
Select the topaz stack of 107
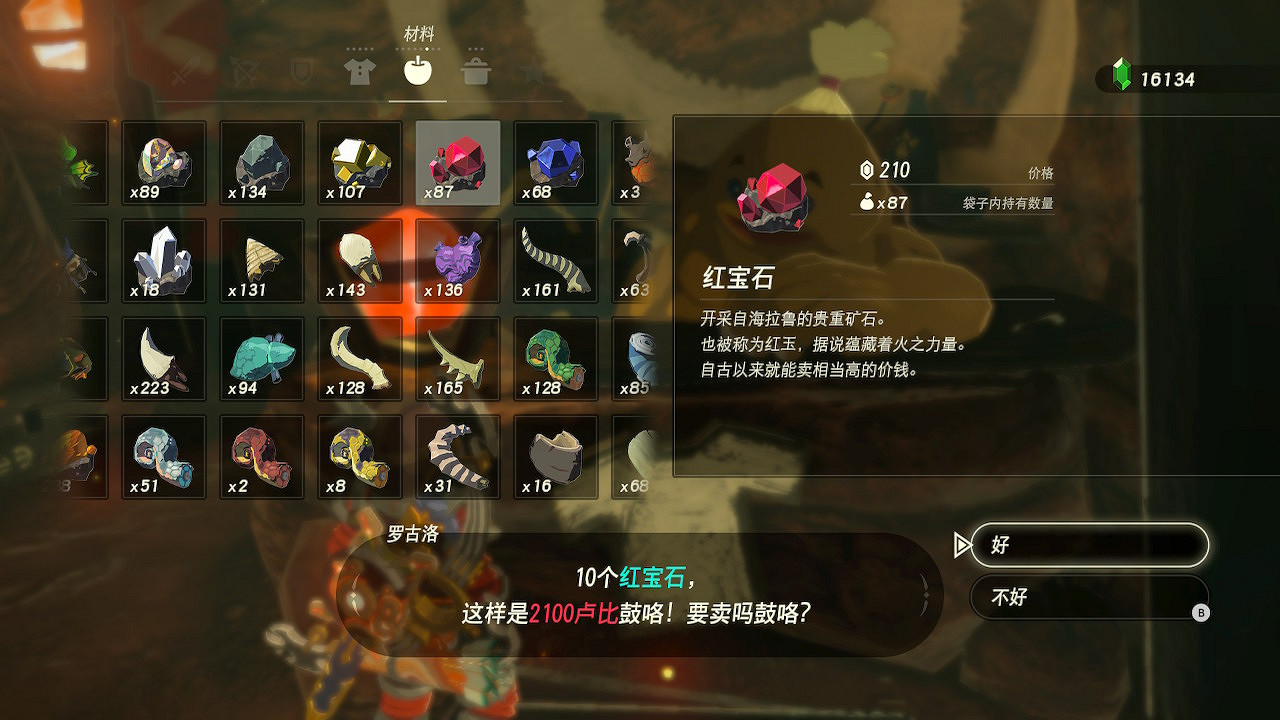pyautogui.click(x=359, y=162)
